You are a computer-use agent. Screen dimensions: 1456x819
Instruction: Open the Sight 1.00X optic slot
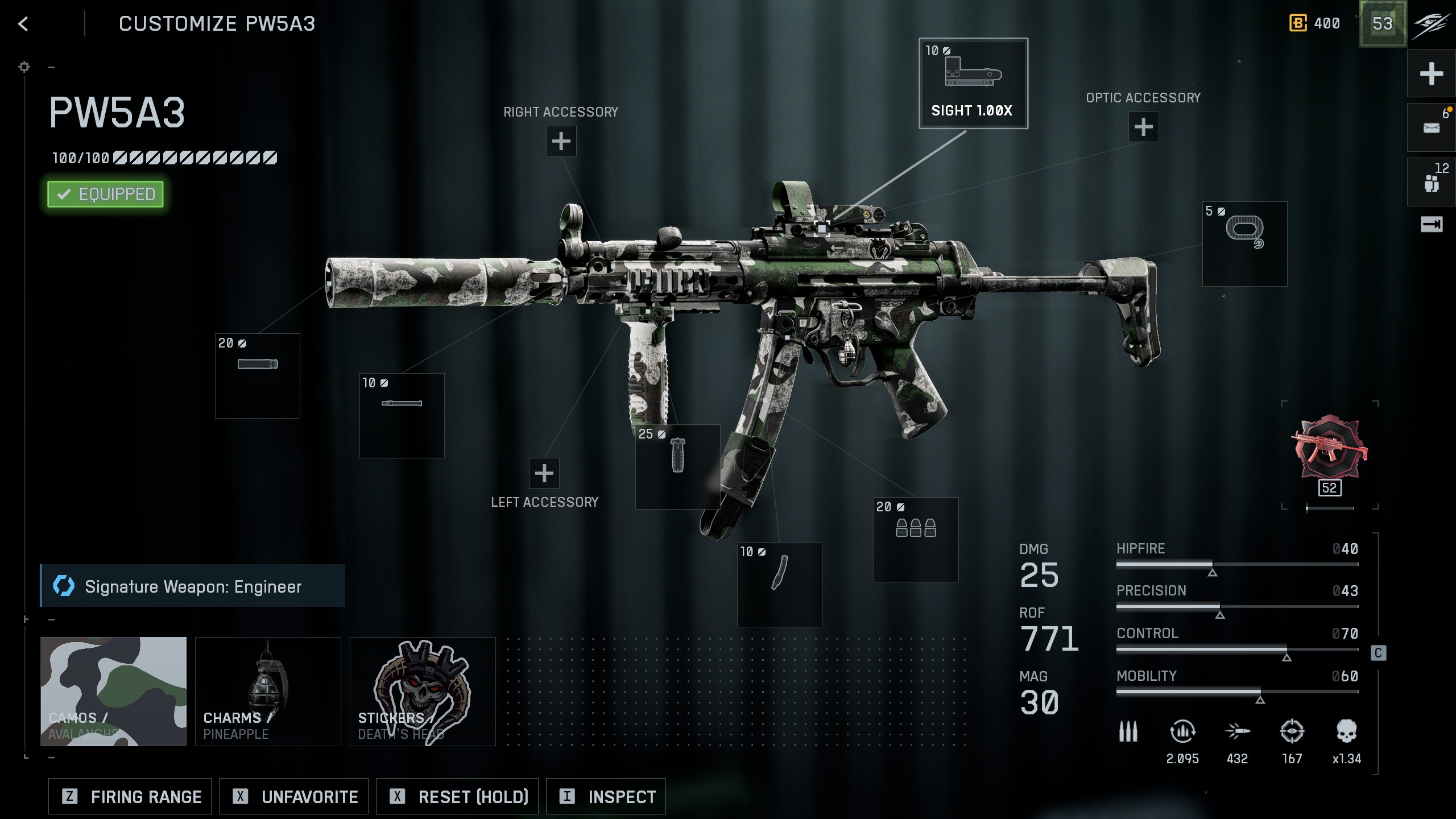point(973,84)
